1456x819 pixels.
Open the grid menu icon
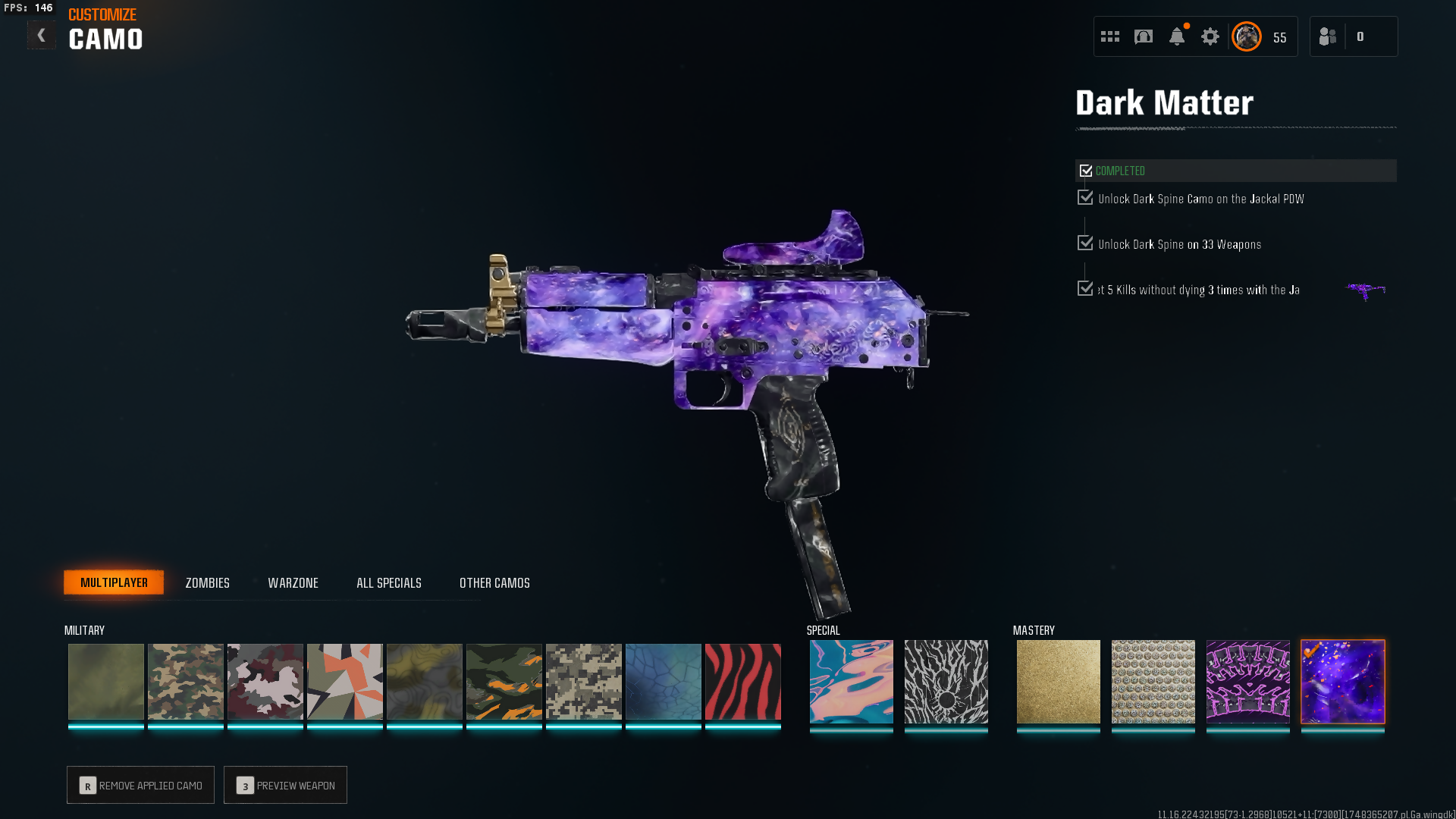pyautogui.click(x=1109, y=36)
